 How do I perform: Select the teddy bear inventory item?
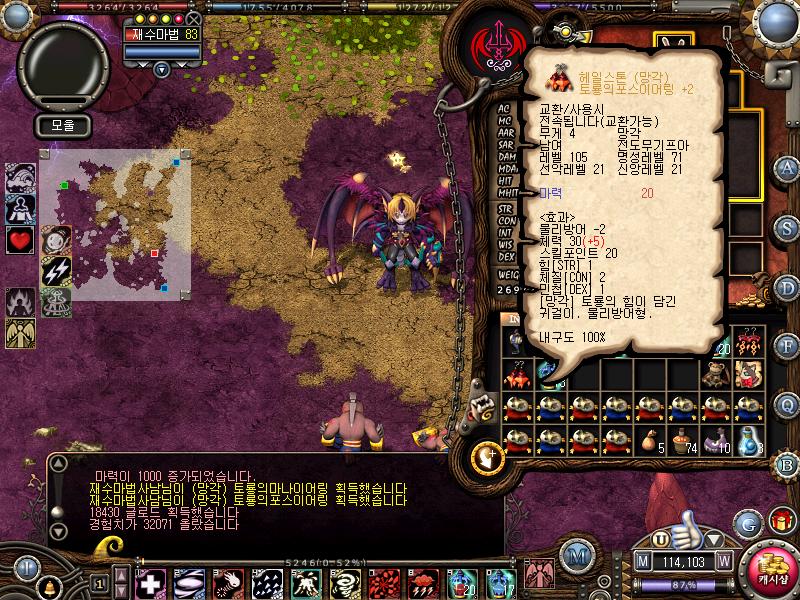tap(713, 373)
